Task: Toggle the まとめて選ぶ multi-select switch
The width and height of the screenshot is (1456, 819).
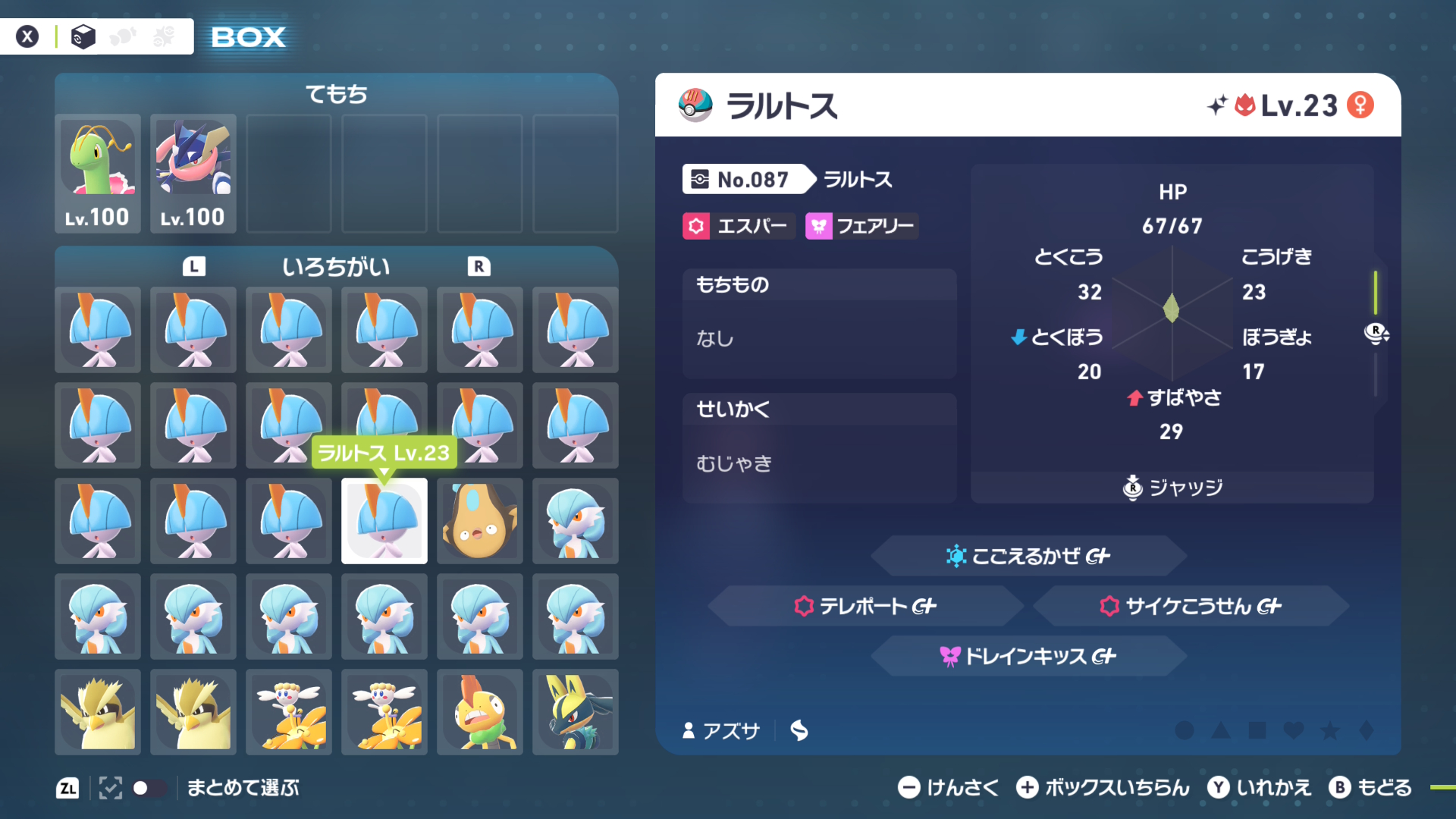Action: [x=149, y=788]
